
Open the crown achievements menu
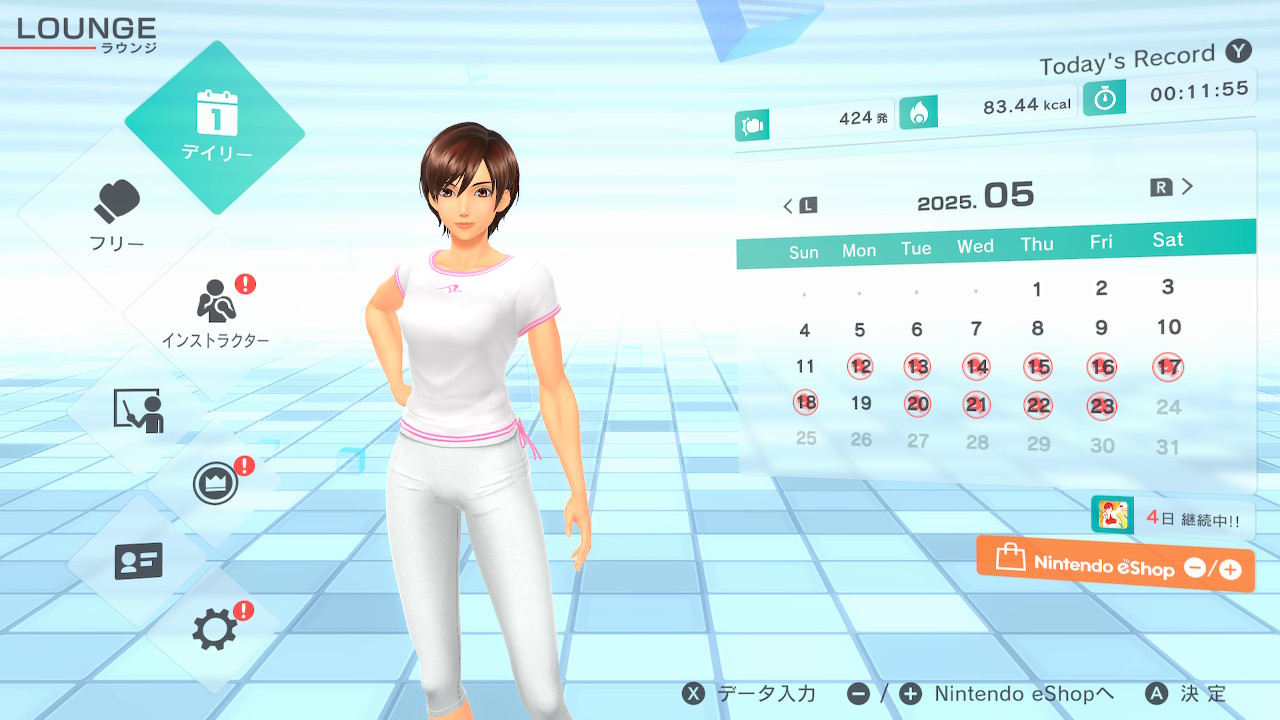[215, 485]
